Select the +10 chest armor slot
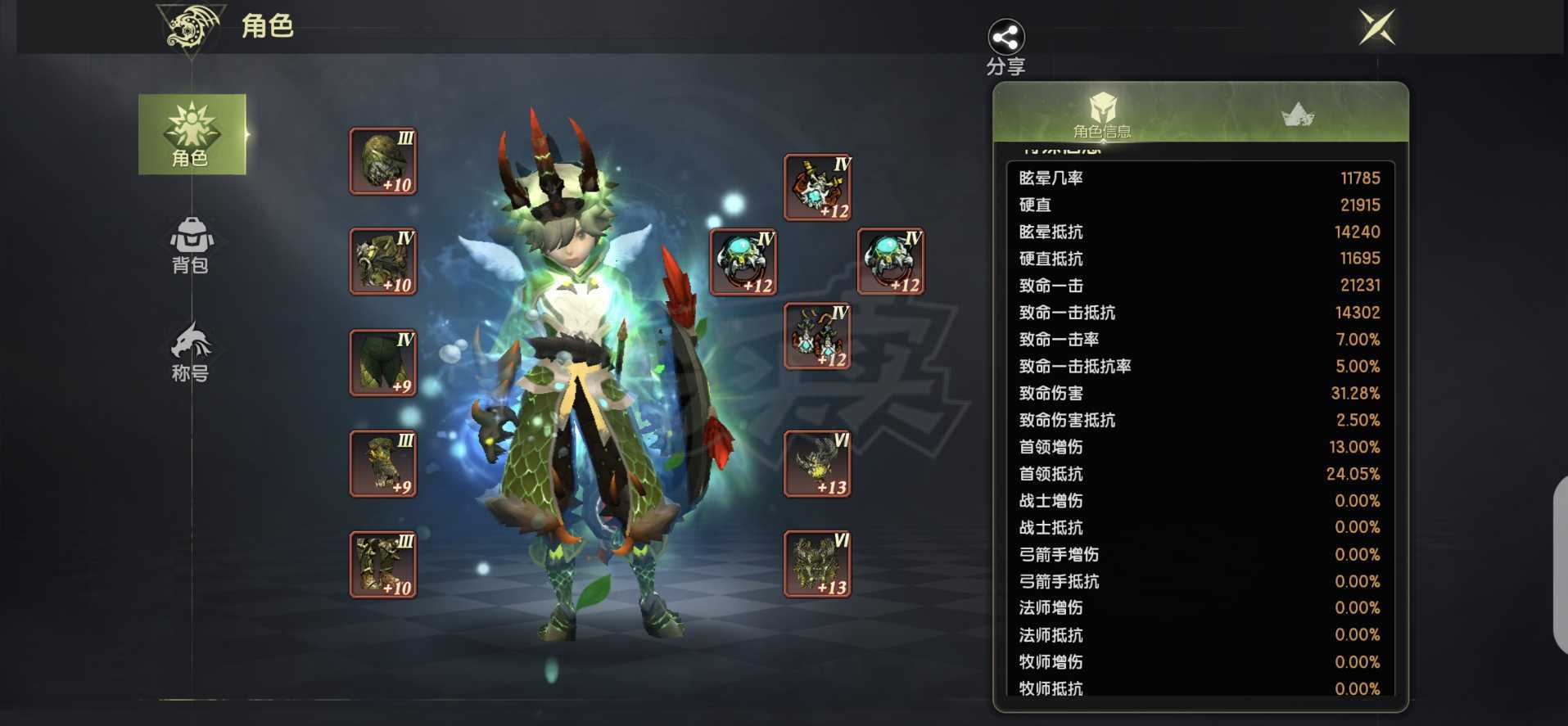The image size is (1568, 726). point(383,261)
